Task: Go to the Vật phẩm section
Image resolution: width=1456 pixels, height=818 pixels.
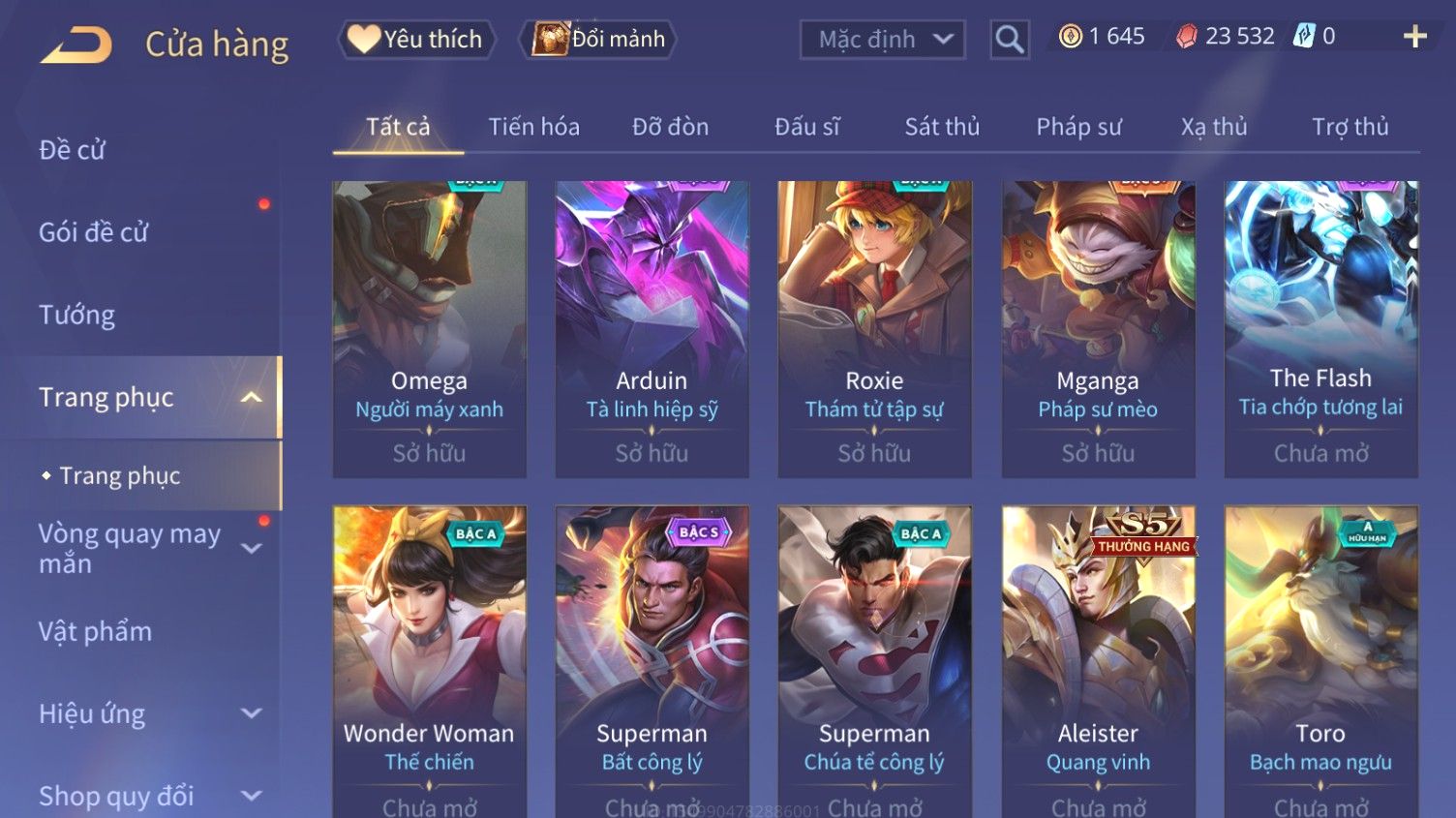Action: pos(96,631)
